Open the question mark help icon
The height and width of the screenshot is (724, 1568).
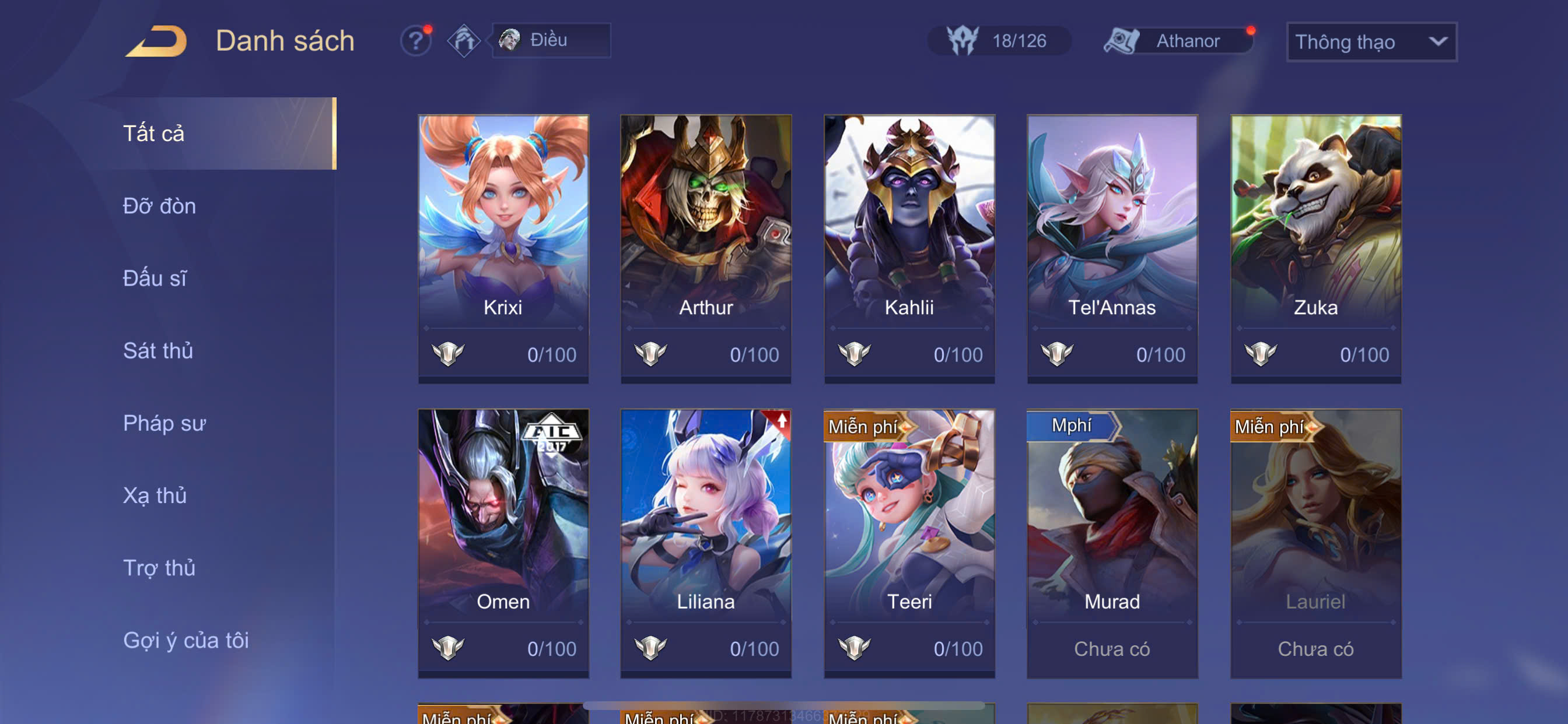416,41
